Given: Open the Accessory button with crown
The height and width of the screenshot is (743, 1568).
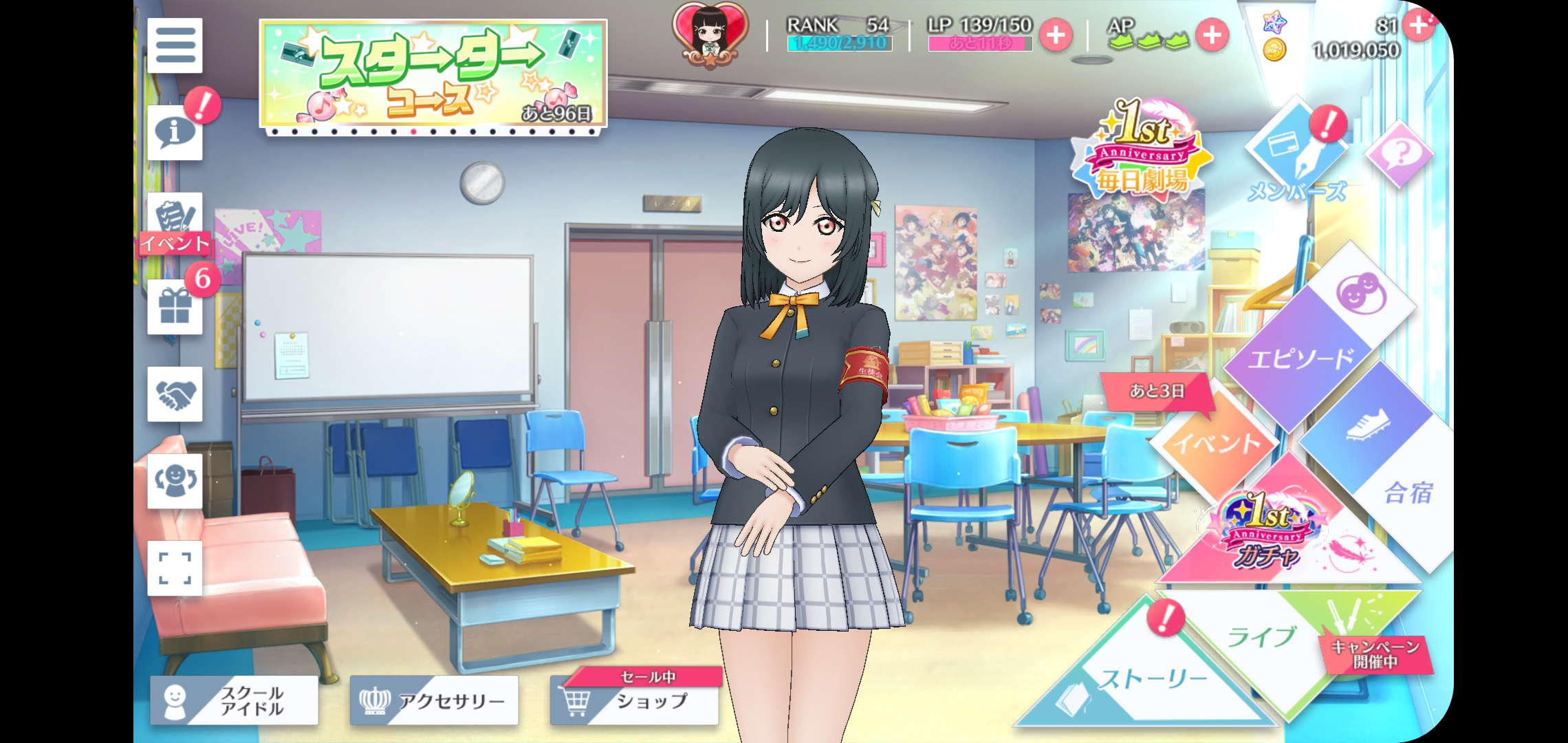Looking at the screenshot, I should pos(434,700).
